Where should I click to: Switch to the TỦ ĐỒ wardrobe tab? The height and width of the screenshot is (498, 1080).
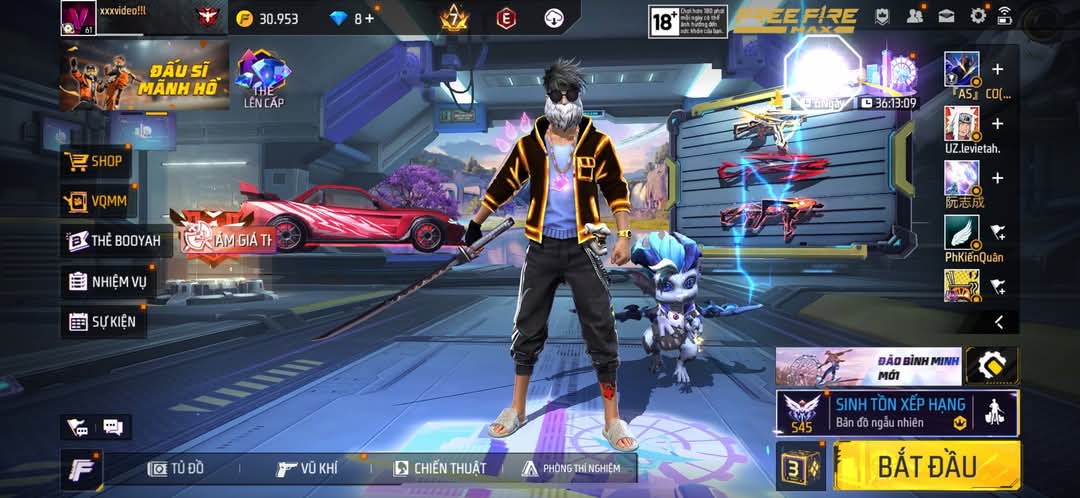click(x=177, y=468)
